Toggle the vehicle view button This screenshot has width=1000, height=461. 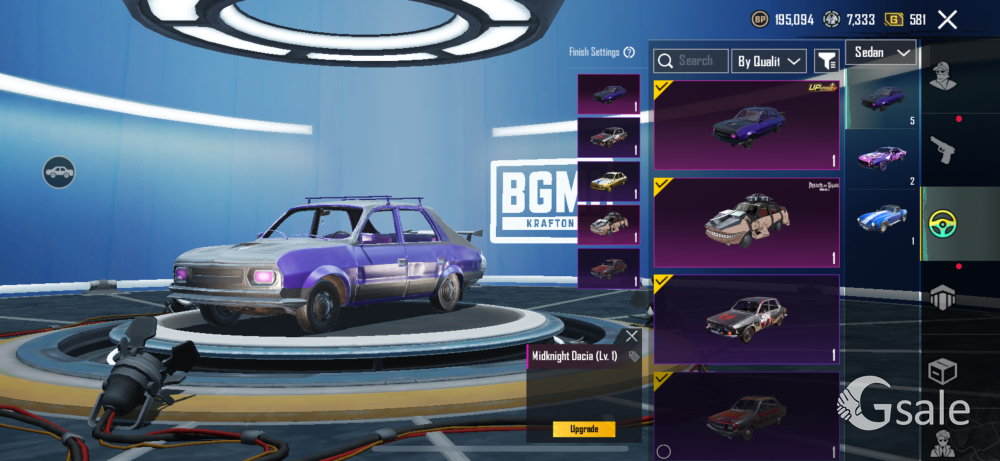point(59,172)
